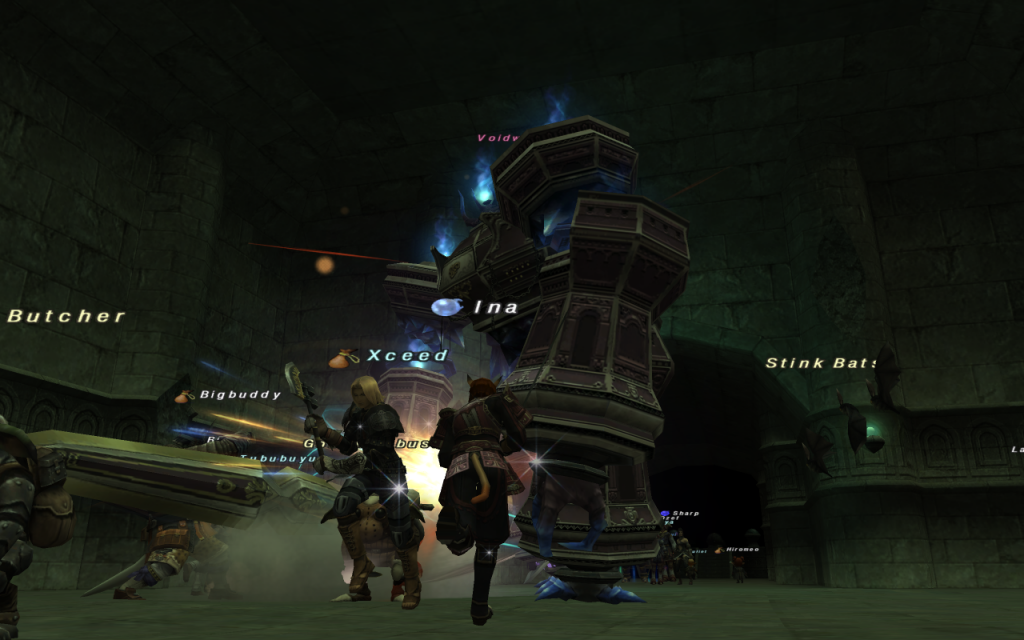Target the Butcher nameplate
The width and height of the screenshot is (1024, 640).
point(66,316)
